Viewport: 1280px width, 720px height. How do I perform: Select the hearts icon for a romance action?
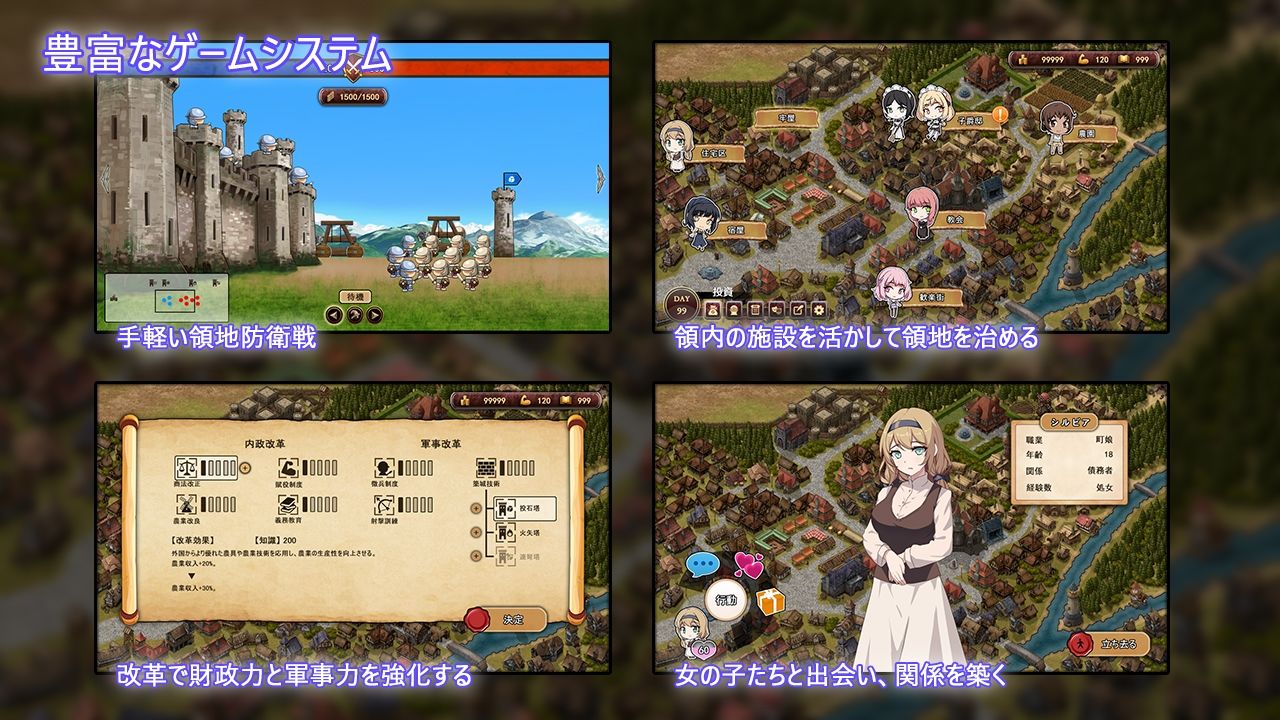748,565
